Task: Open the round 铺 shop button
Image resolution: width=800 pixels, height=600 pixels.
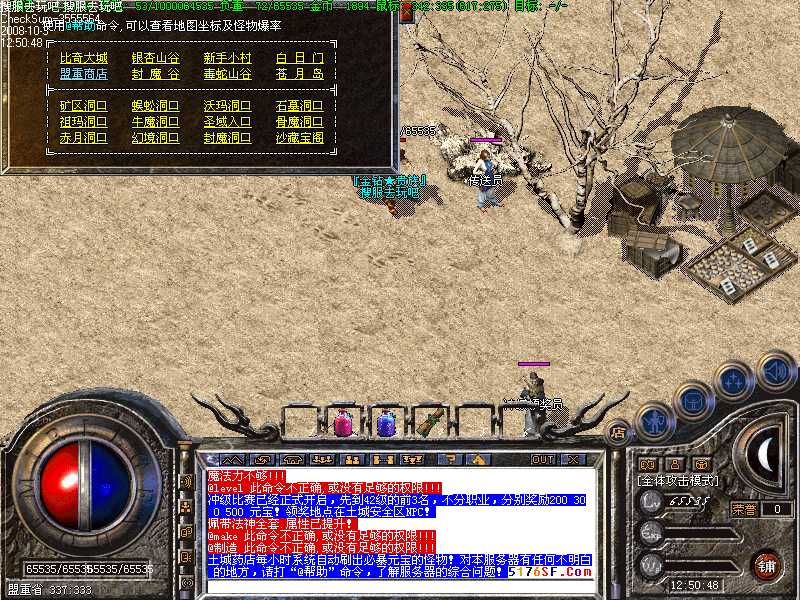Action: (767, 565)
